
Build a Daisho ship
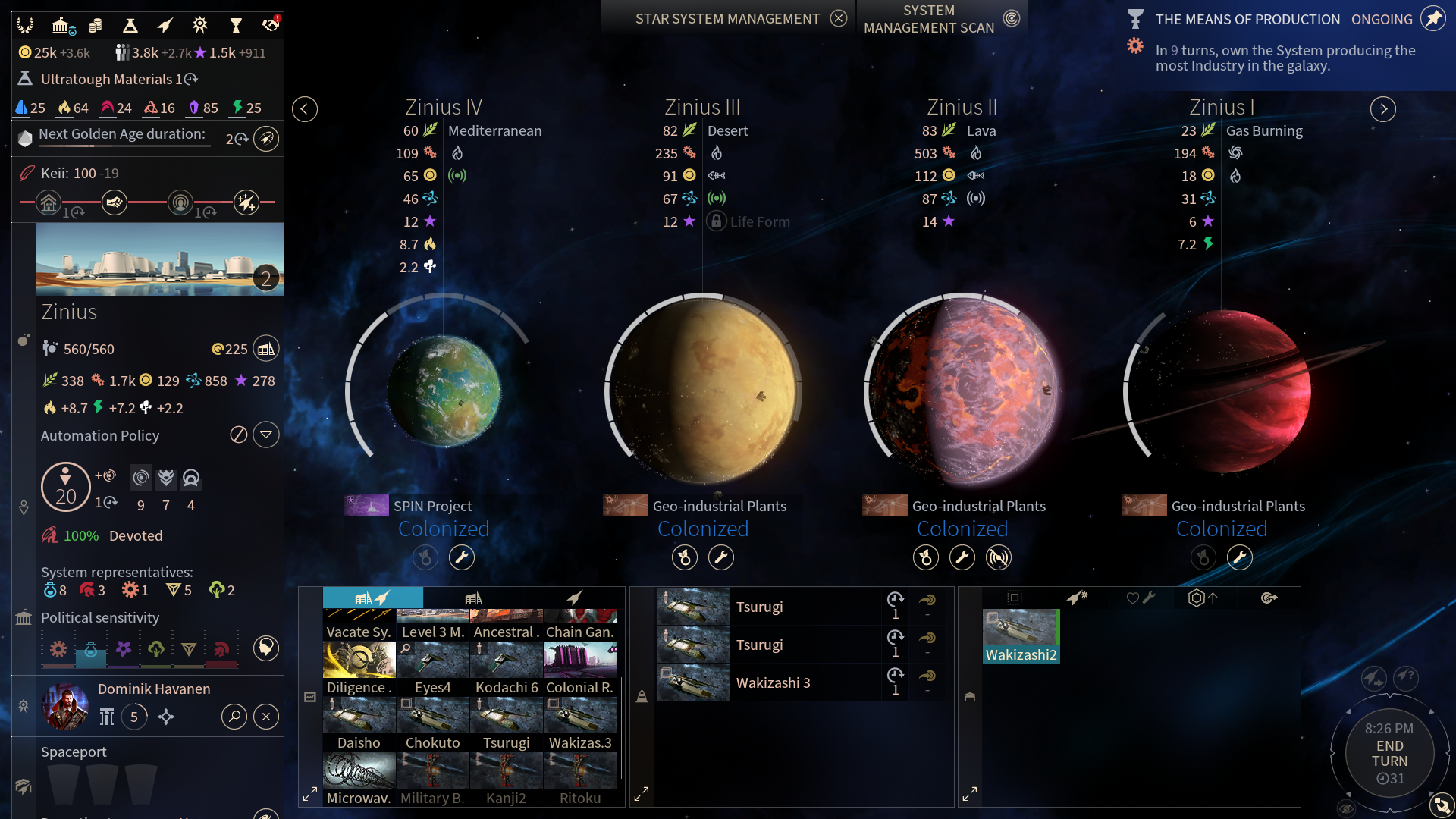pyautogui.click(x=359, y=723)
